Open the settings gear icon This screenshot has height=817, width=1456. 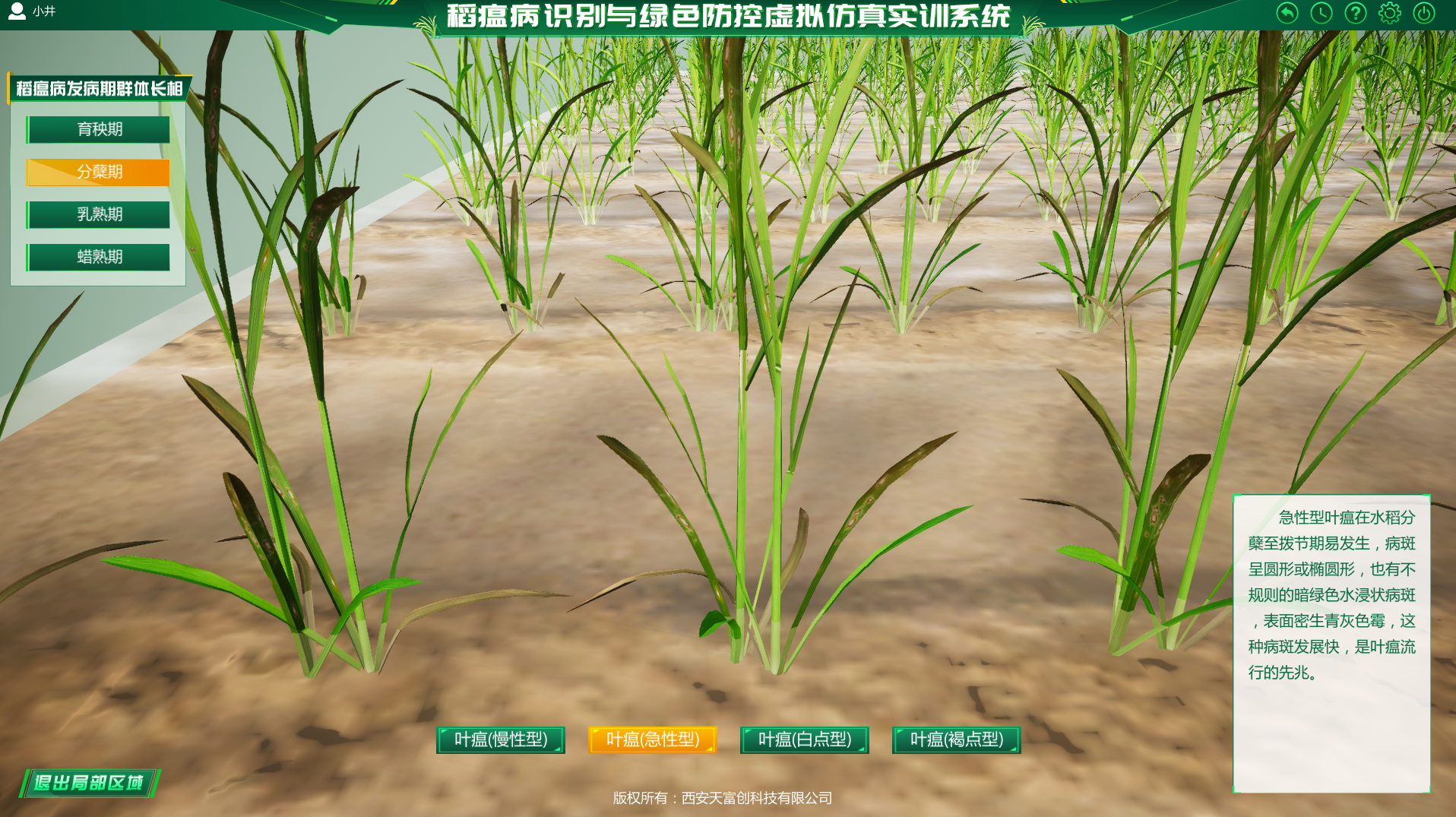[x=1388, y=13]
